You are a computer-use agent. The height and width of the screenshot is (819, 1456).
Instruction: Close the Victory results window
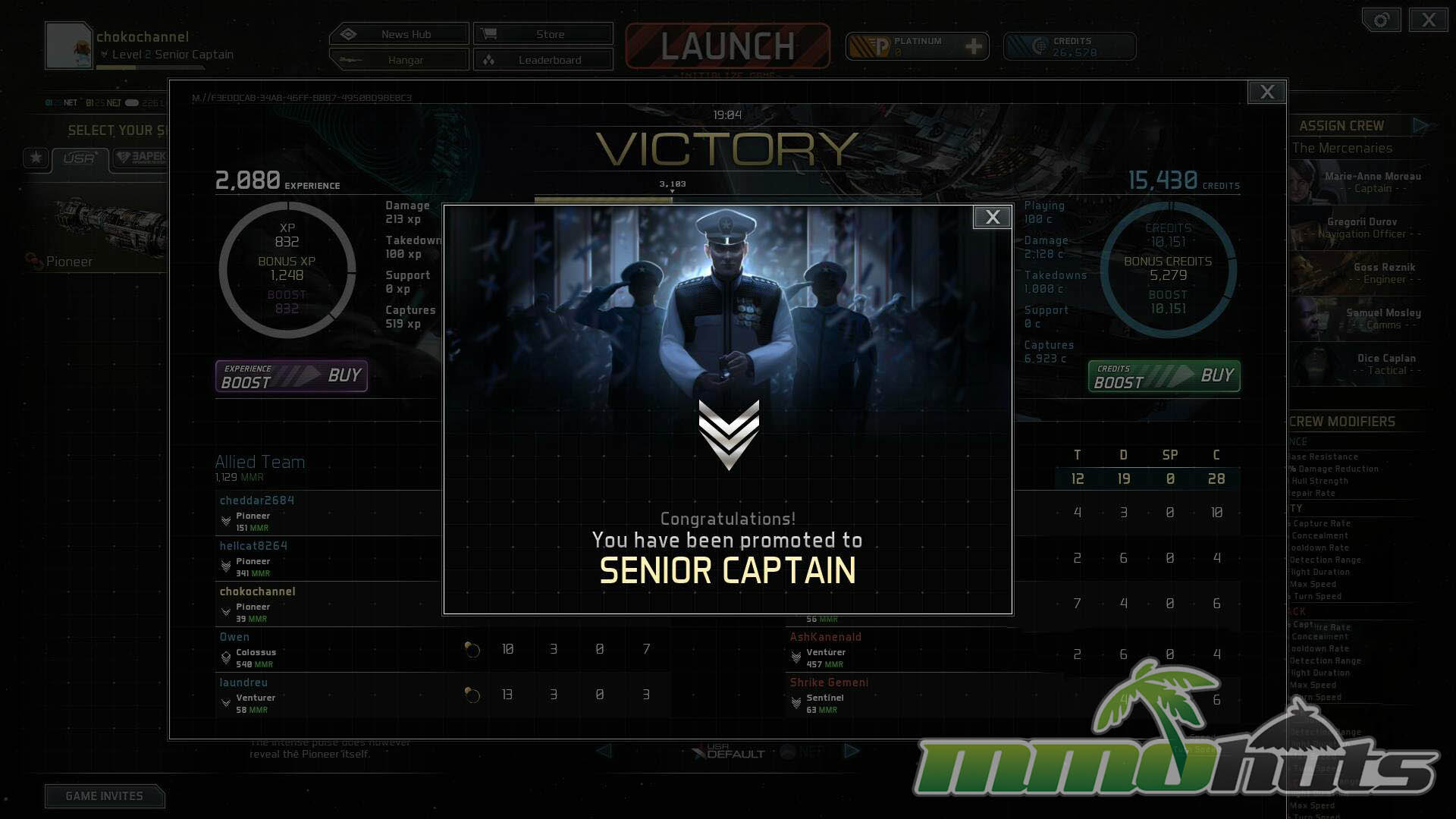point(1266,93)
